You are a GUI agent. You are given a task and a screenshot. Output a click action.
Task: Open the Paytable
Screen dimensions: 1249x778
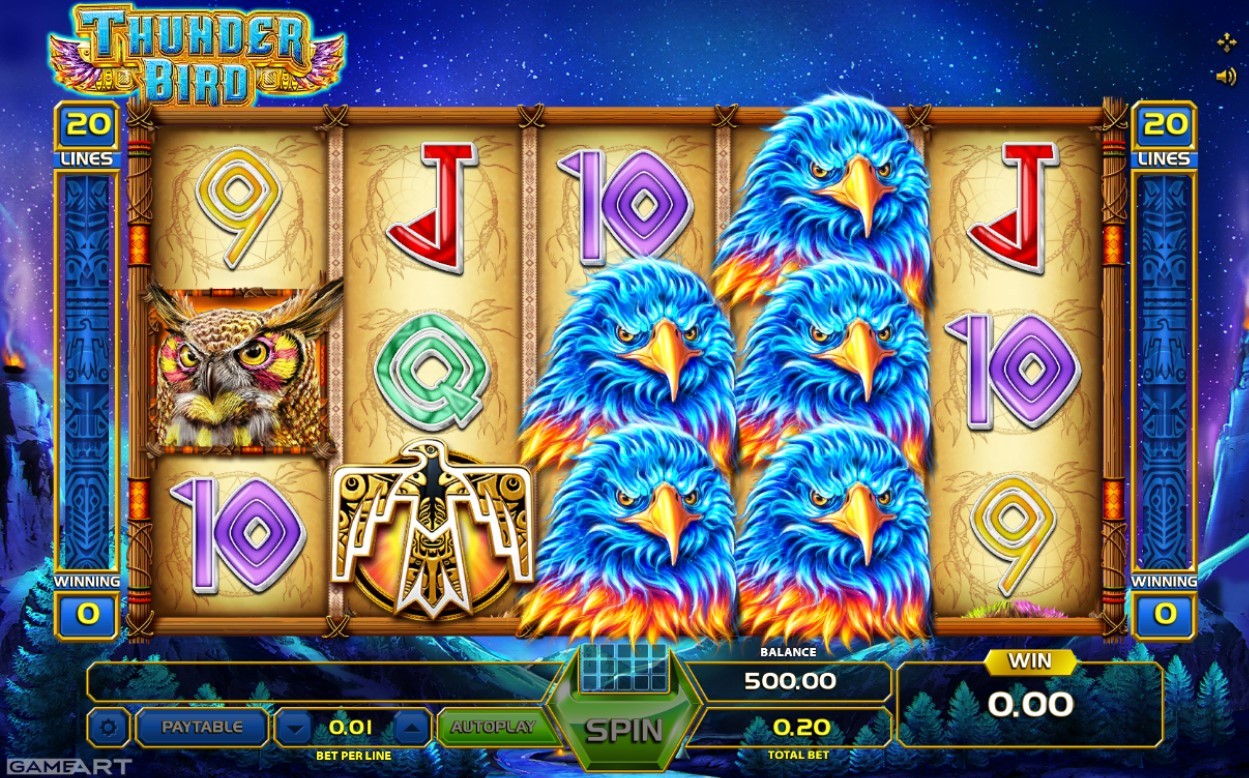click(x=202, y=727)
